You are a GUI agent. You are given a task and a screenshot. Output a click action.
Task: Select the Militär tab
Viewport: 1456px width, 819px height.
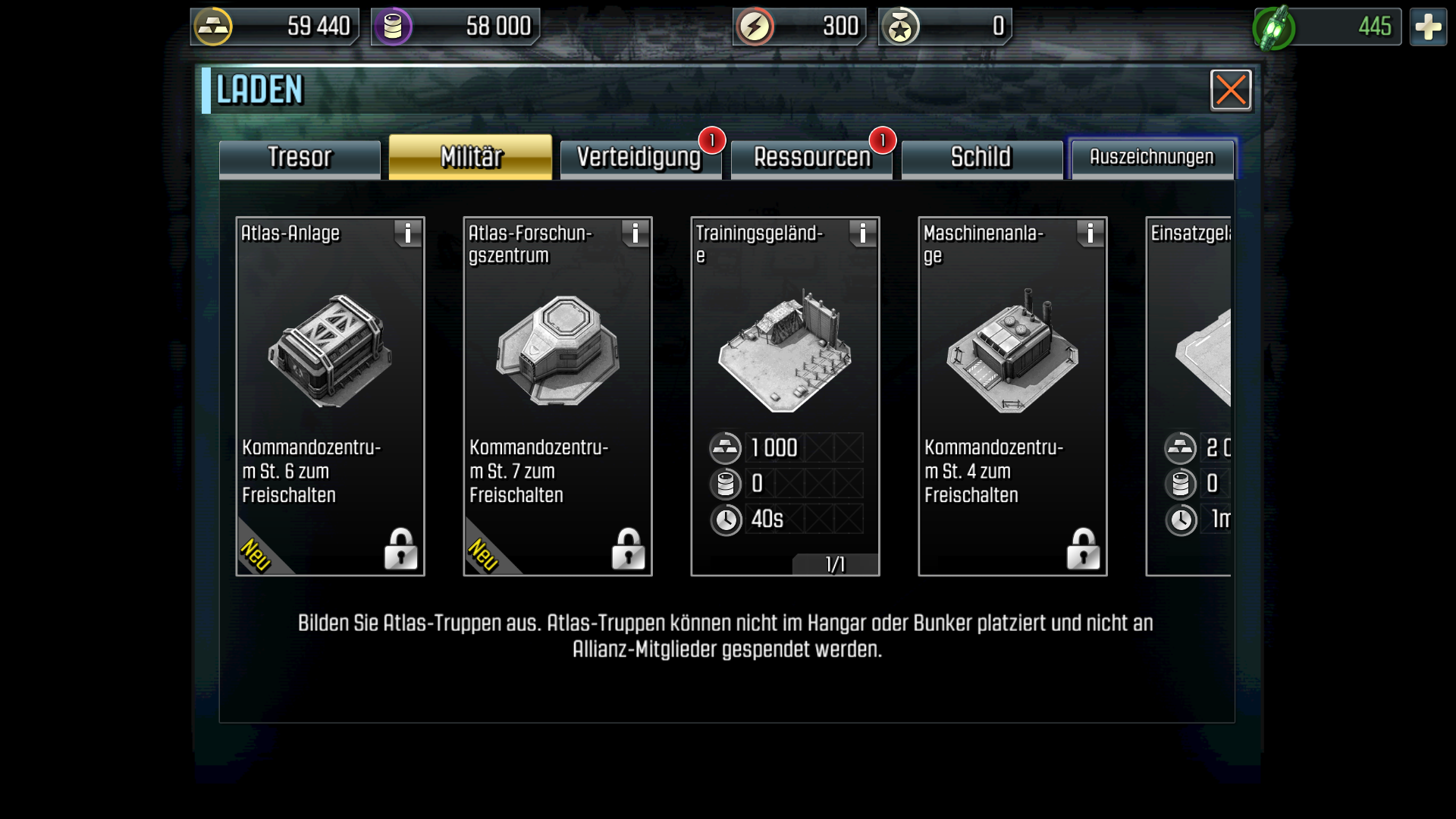pyautogui.click(x=470, y=158)
